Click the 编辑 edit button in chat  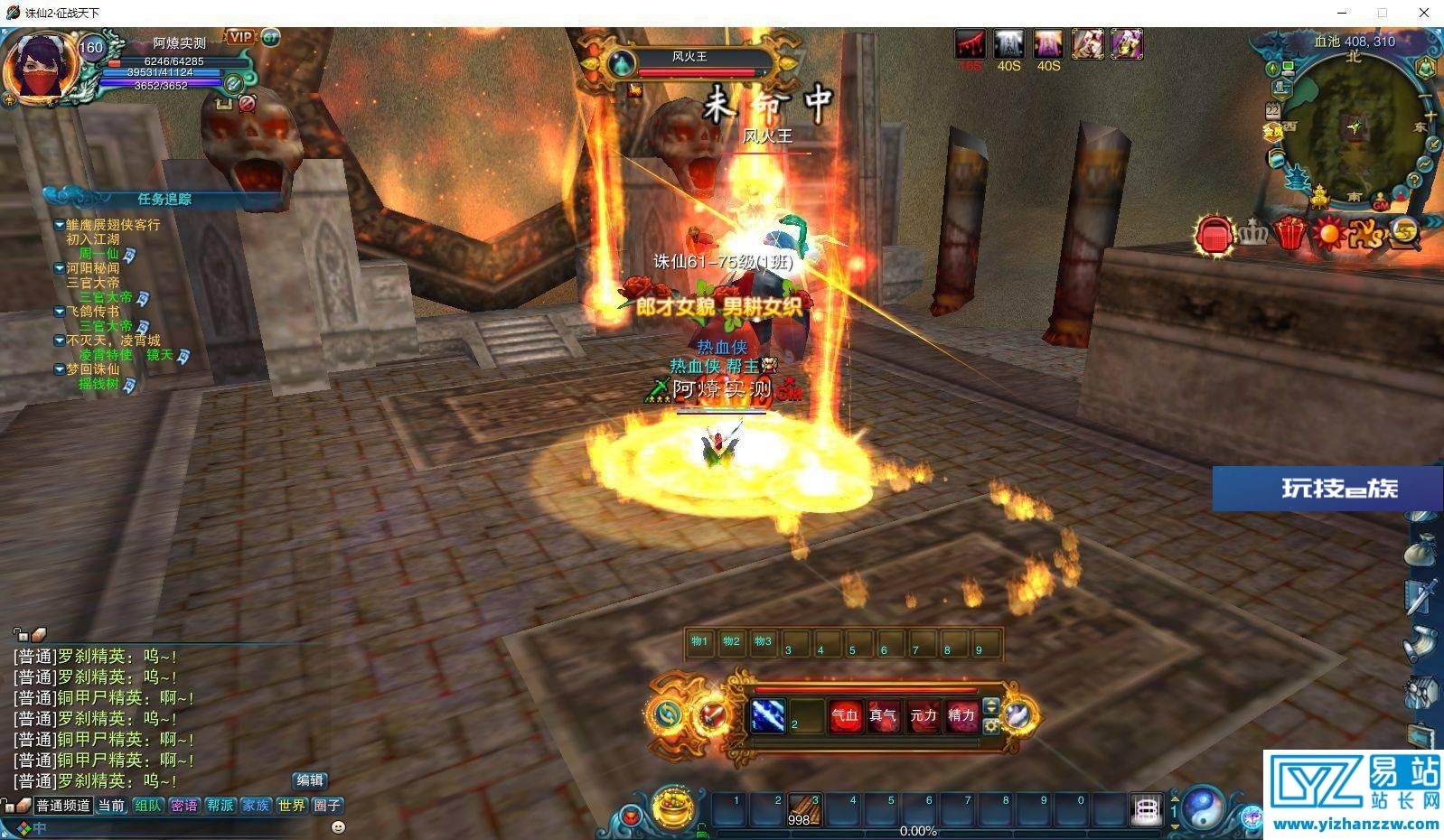(310, 780)
